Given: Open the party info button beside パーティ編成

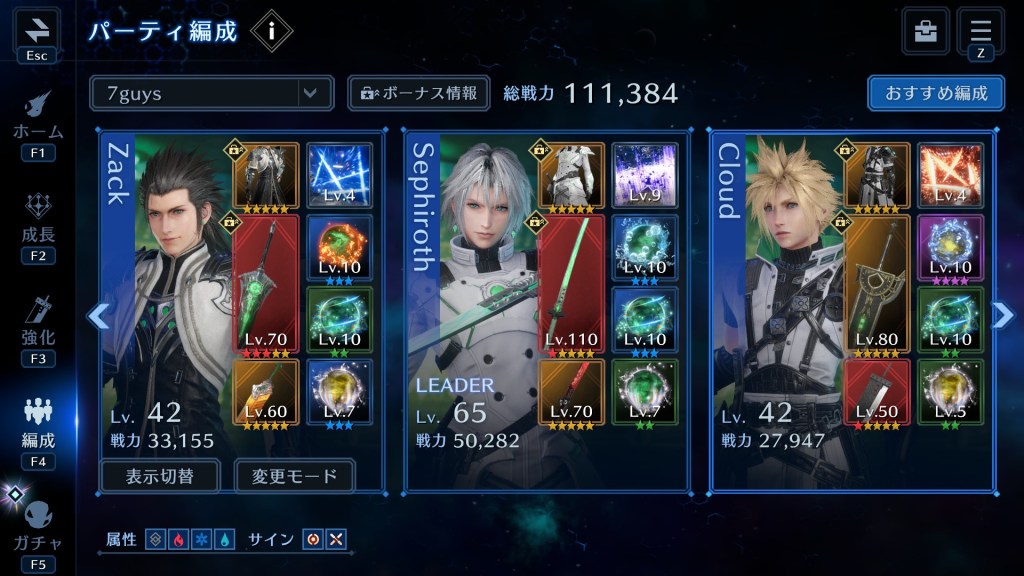Looking at the screenshot, I should (x=271, y=31).
